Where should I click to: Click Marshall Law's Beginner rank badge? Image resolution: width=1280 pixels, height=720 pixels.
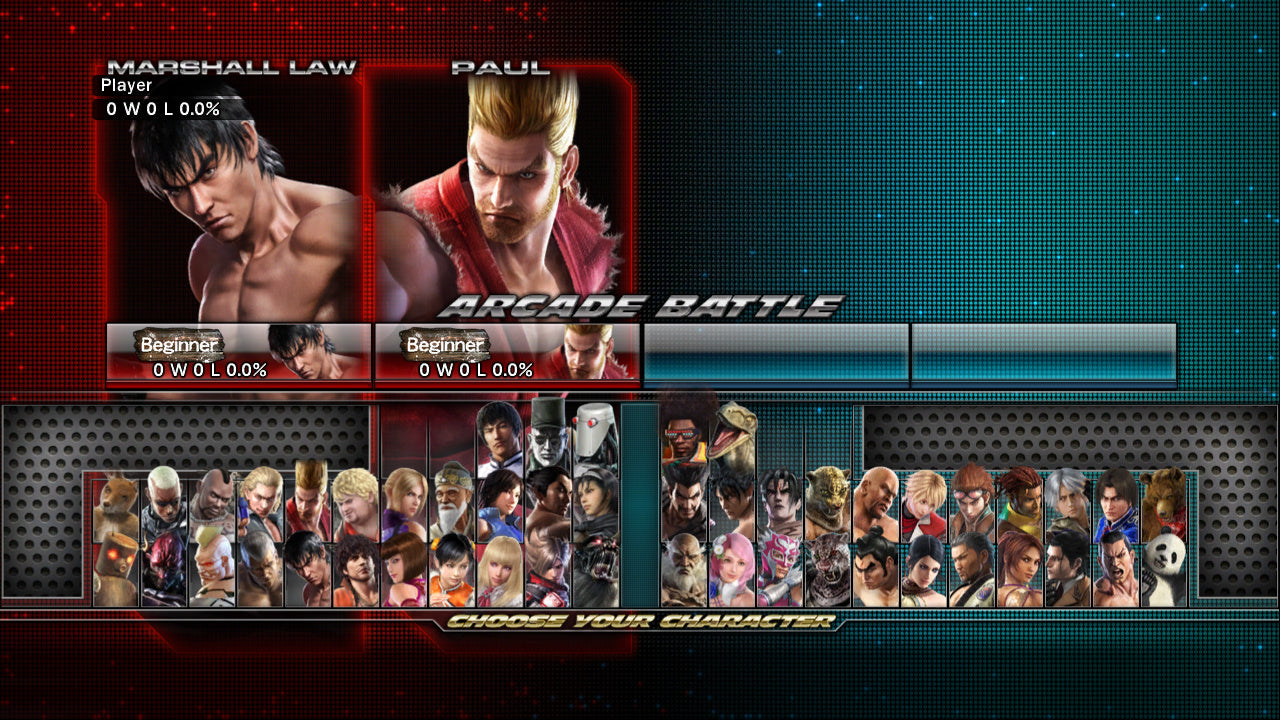[x=180, y=345]
